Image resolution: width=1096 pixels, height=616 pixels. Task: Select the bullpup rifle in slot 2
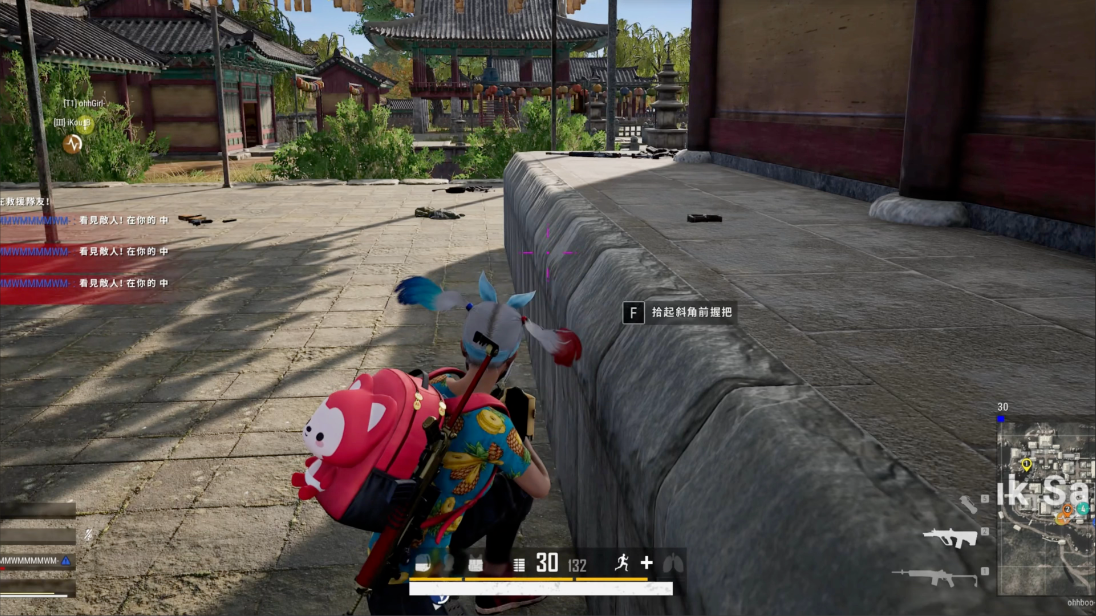(949, 538)
